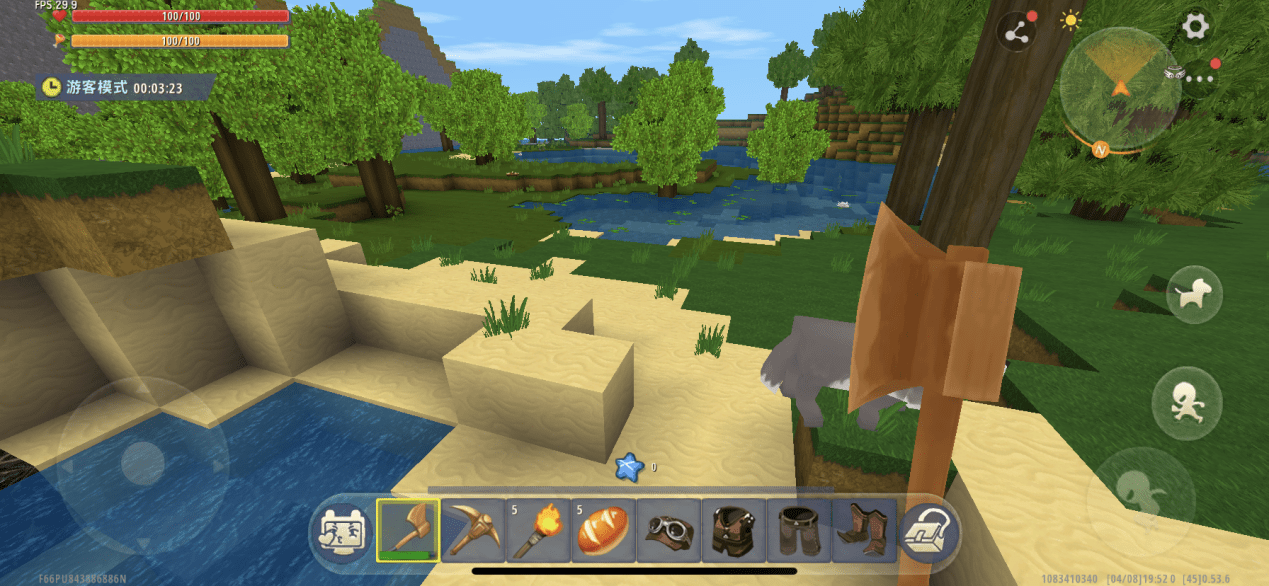This screenshot has width=1269, height=586.
Task: Click the guest mode timer label
Action: [x=123, y=87]
